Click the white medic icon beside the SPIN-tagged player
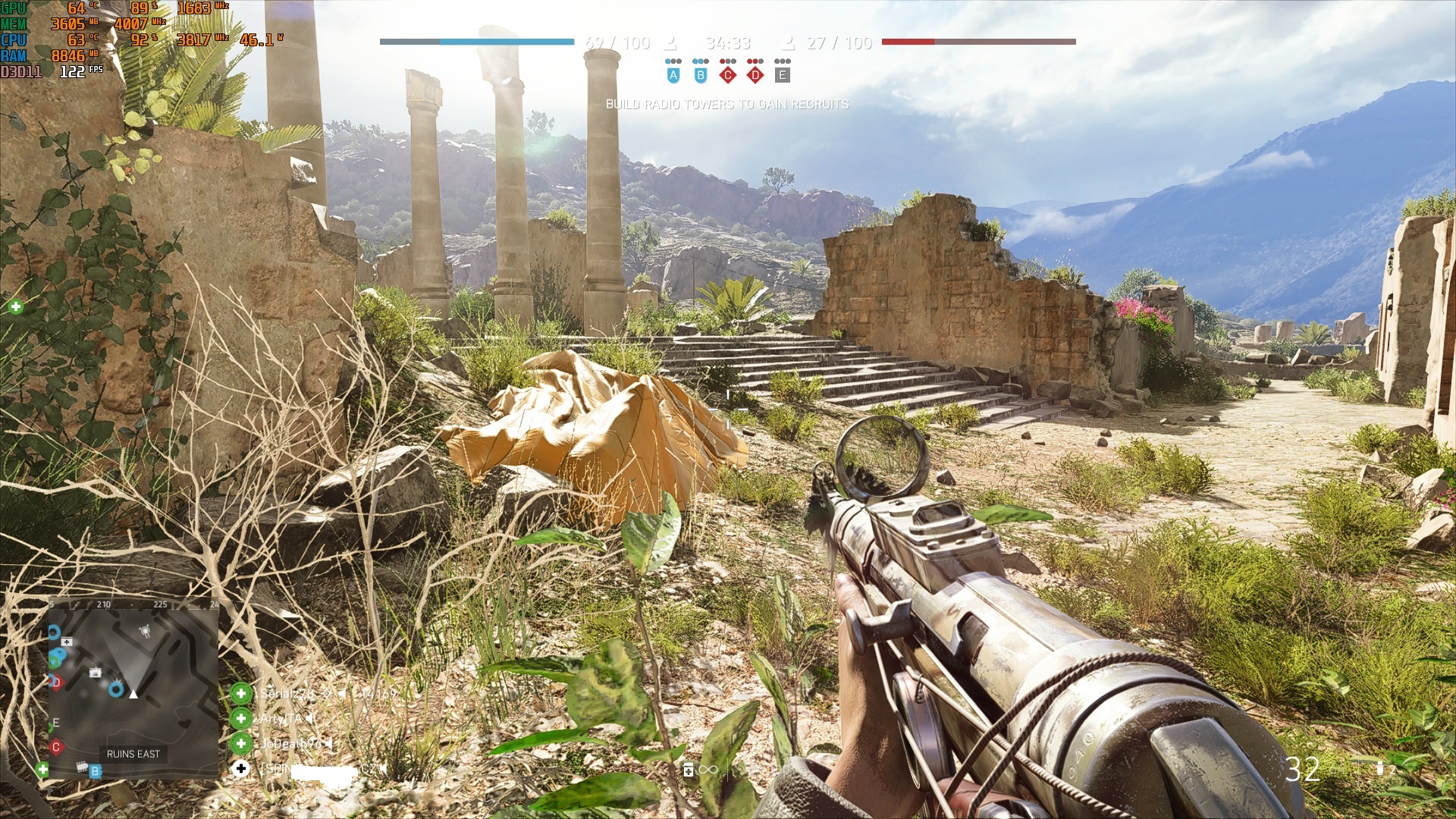The width and height of the screenshot is (1456, 819). tap(241, 768)
